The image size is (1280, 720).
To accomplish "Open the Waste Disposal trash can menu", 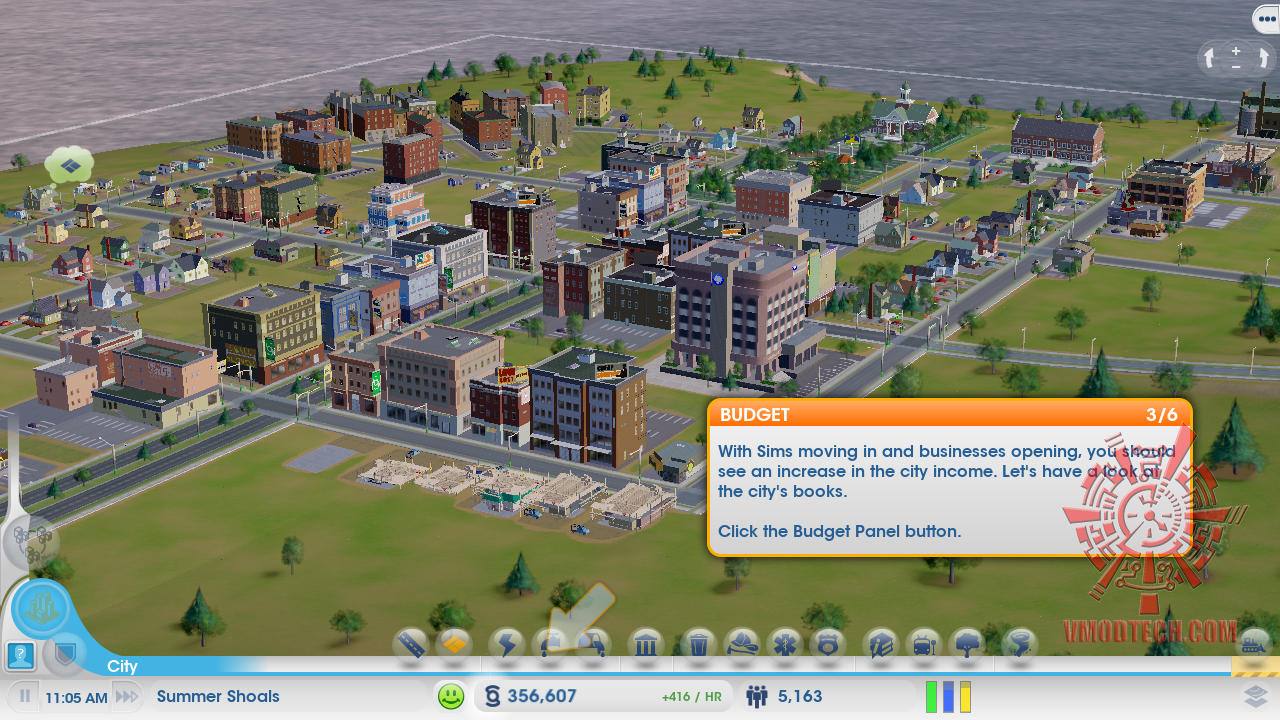I will pyautogui.click(x=699, y=645).
